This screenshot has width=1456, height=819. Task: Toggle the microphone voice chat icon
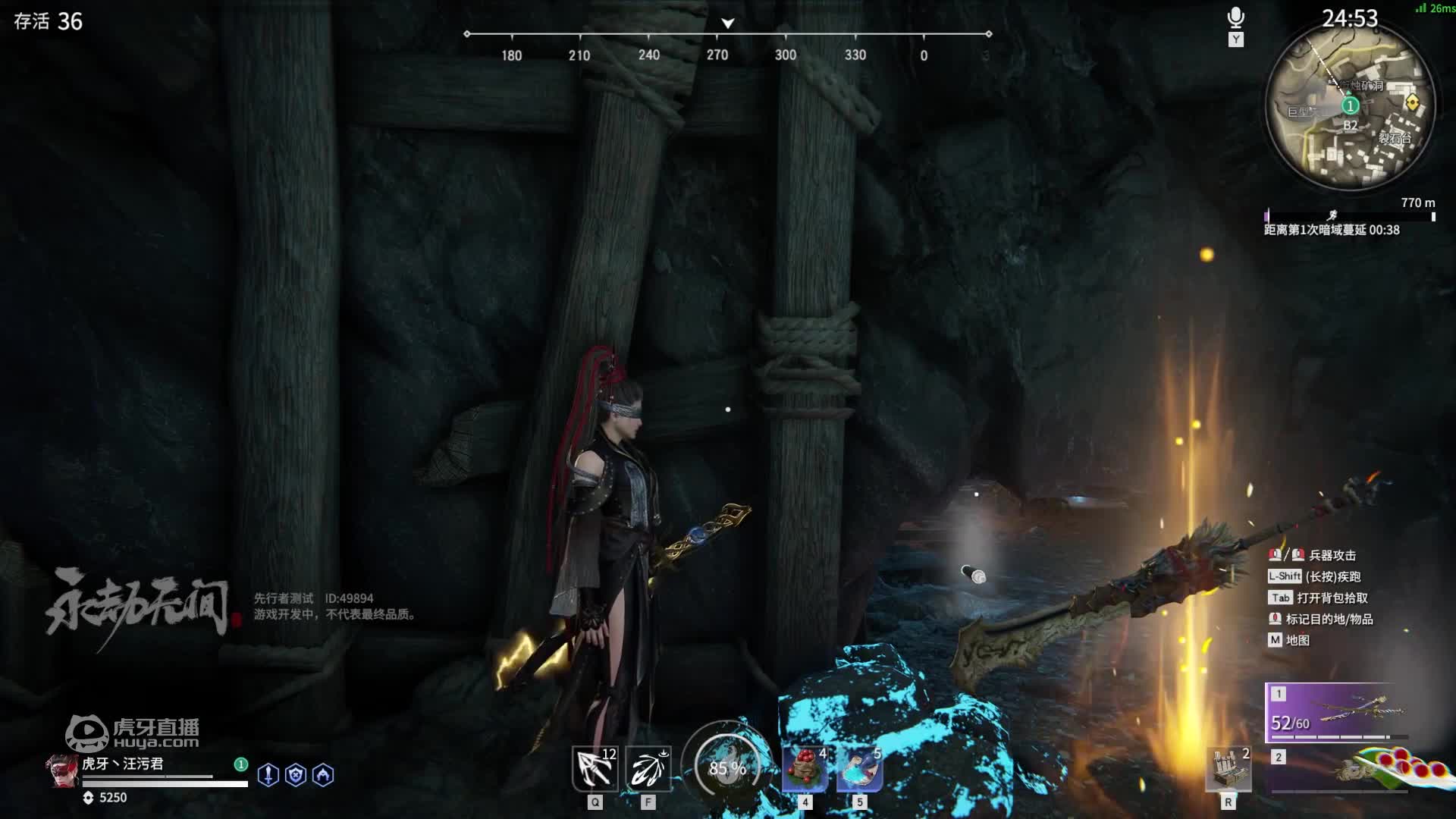pyautogui.click(x=1235, y=18)
